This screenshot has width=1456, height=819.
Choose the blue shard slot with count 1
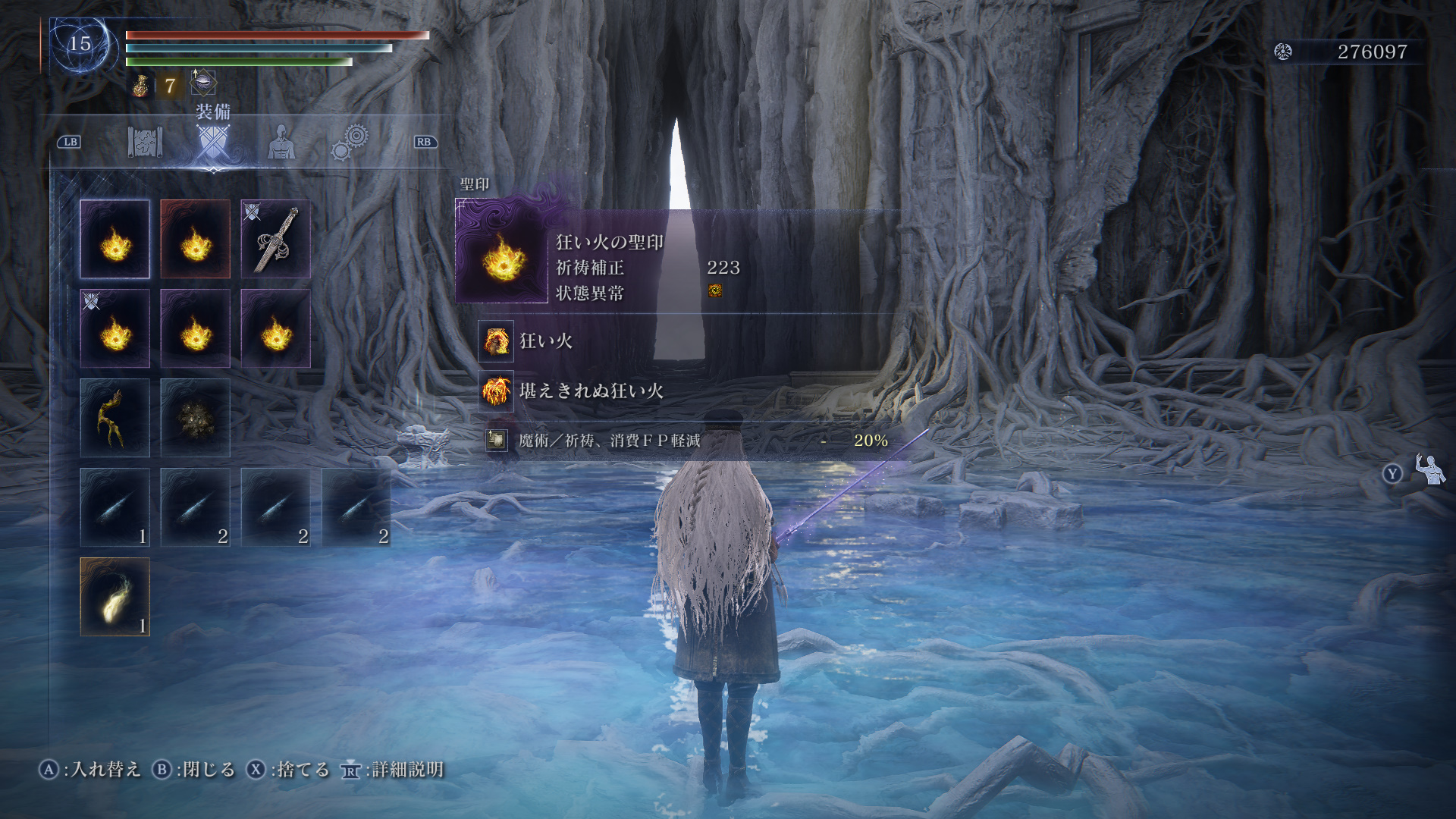115,507
